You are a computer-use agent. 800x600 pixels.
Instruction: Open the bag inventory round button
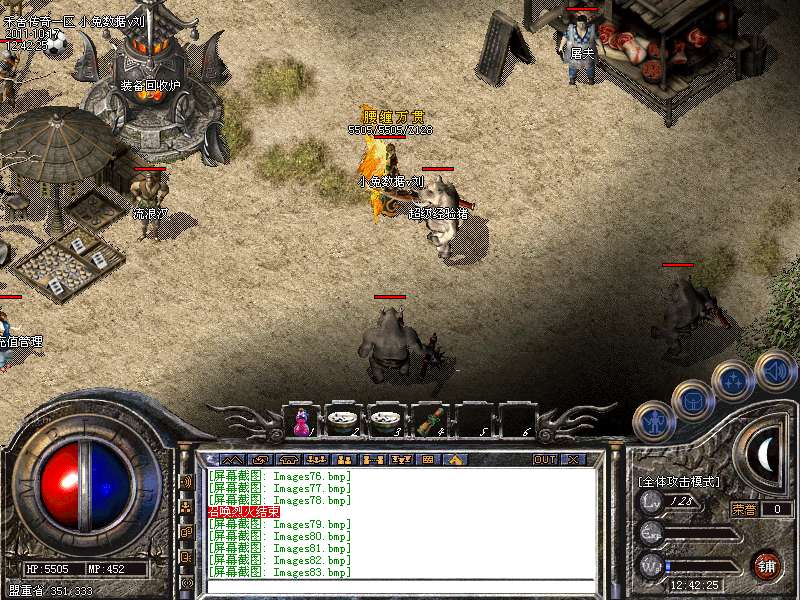(x=692, y=402)
